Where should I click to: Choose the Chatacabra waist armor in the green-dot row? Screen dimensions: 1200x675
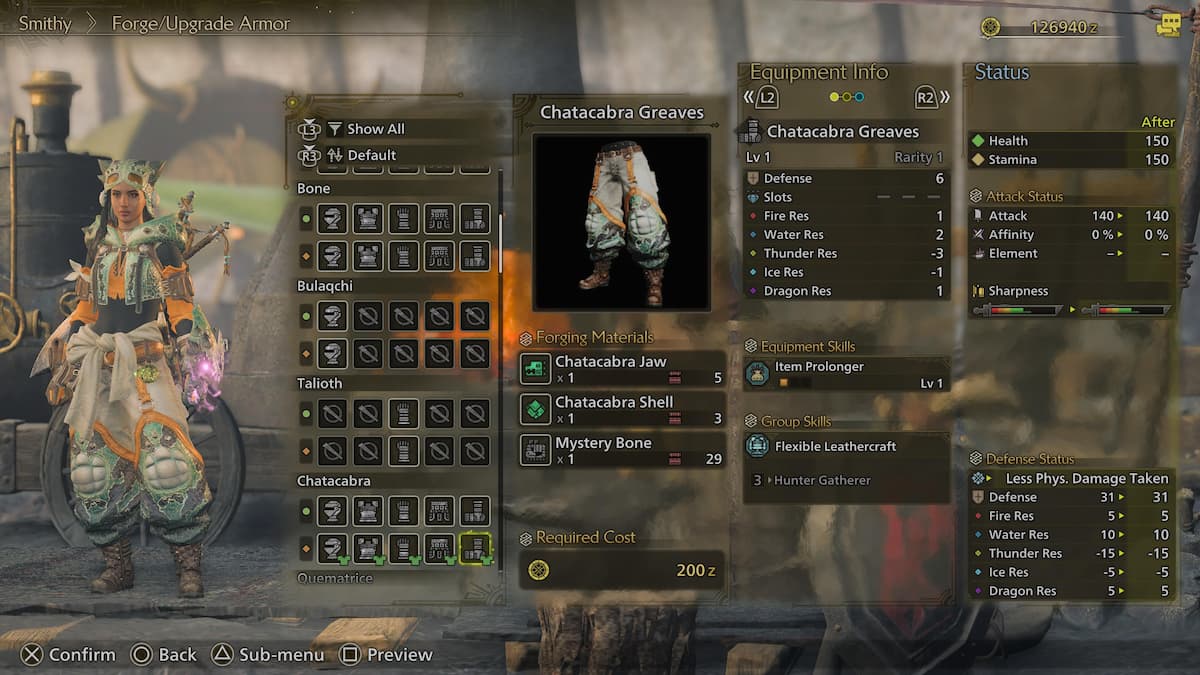439,512
